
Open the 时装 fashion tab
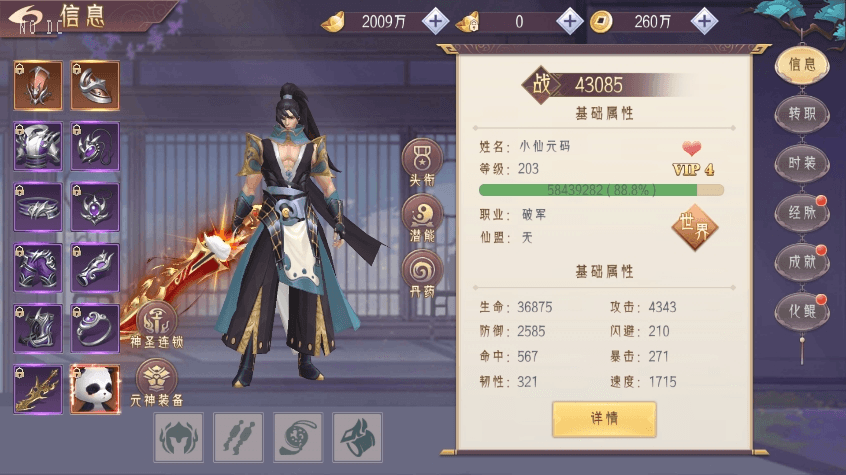point(802,162)
